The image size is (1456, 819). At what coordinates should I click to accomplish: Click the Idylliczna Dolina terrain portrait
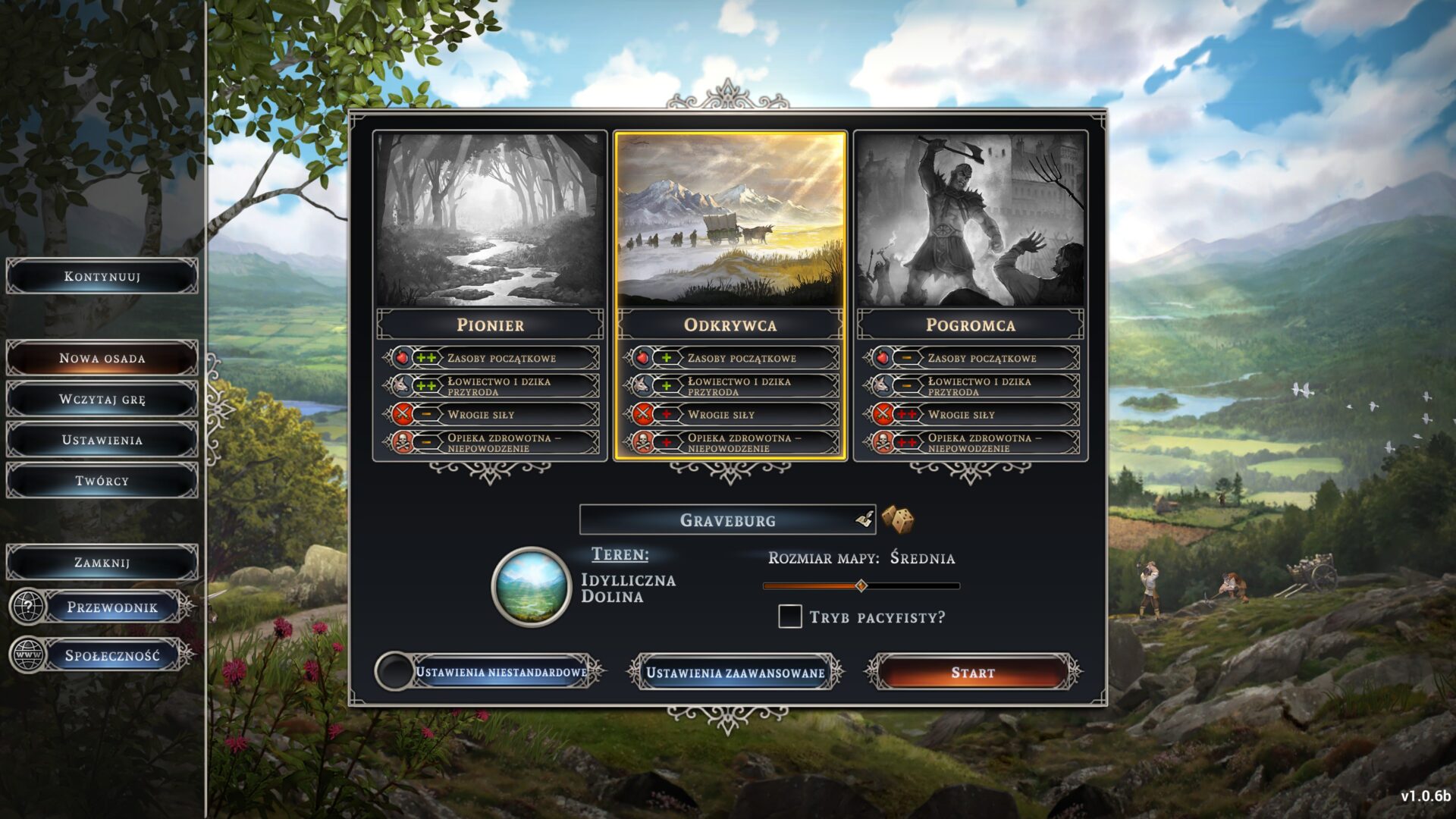tap(531, 586)
